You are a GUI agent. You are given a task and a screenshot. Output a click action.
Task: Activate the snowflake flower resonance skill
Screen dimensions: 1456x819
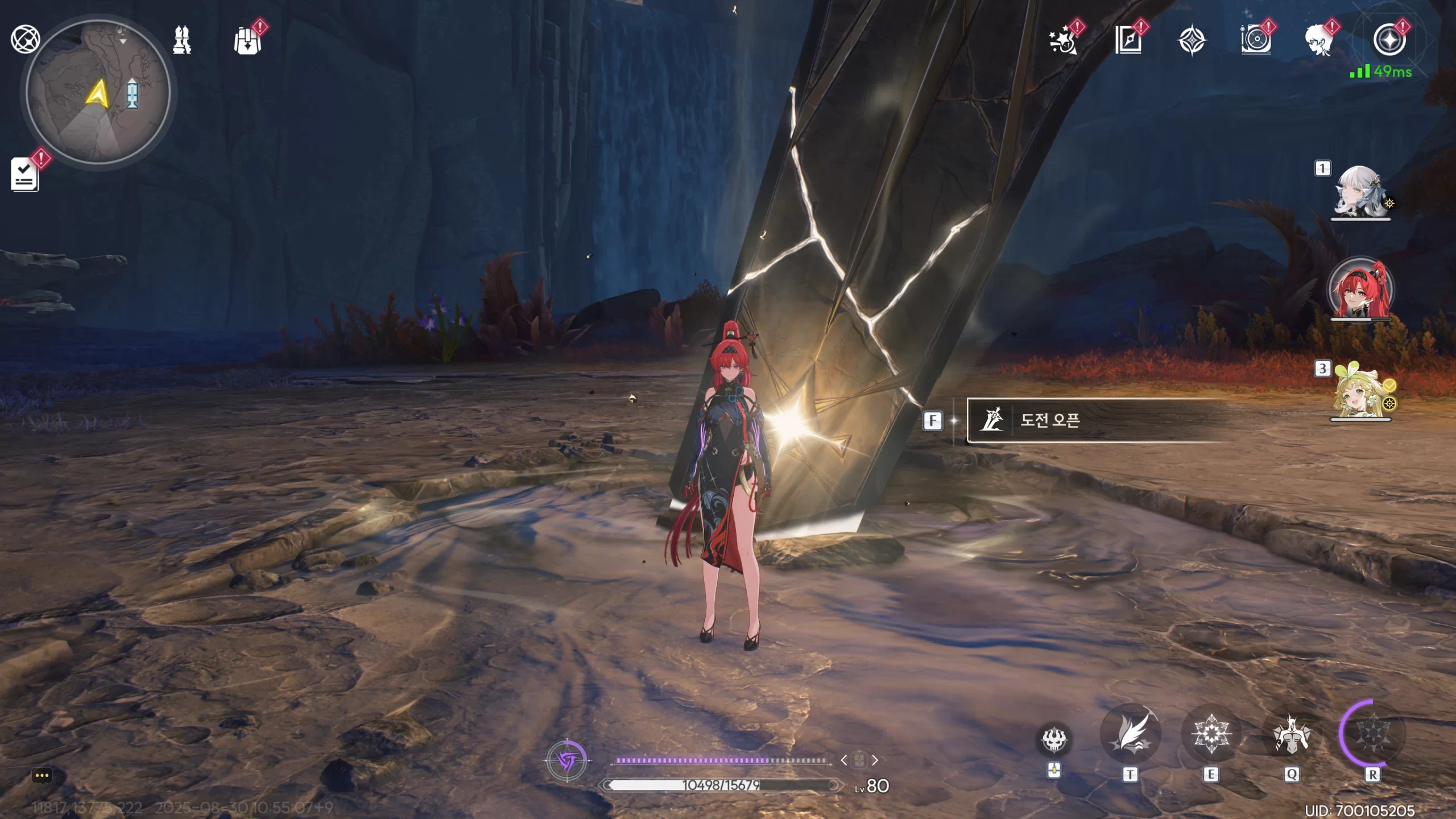tap(1211, 734)
